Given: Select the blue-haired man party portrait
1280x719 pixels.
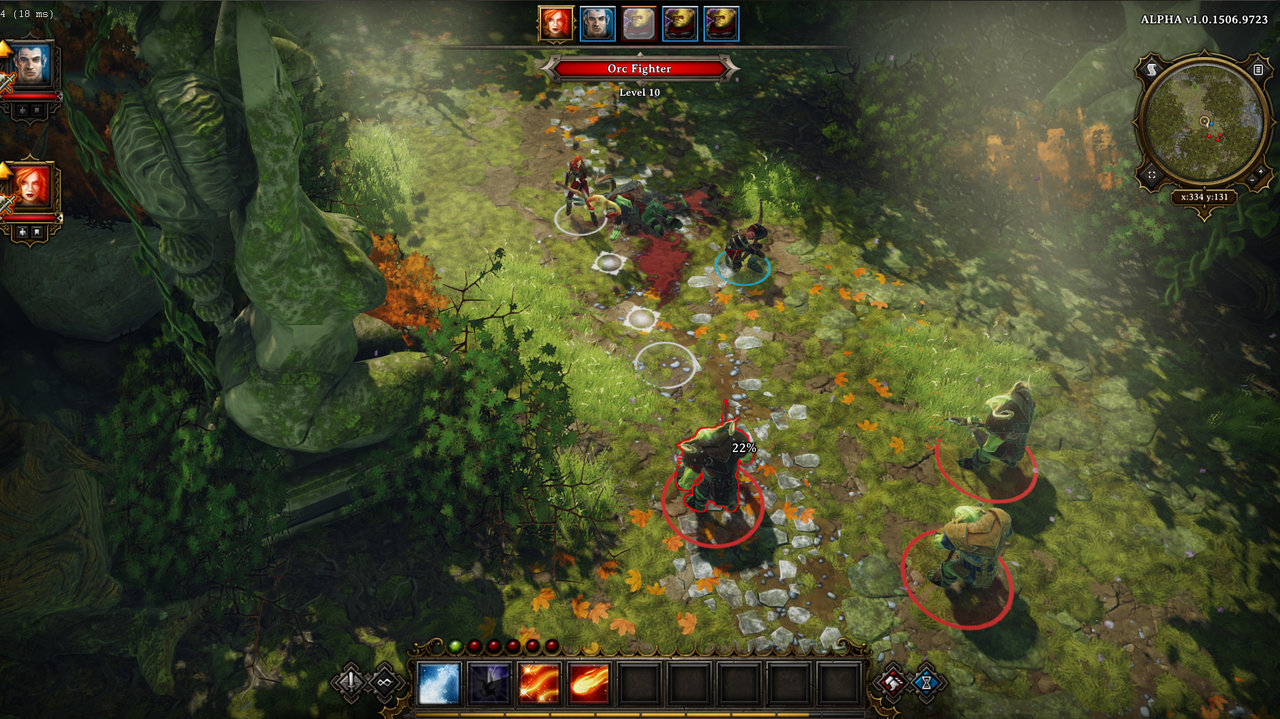Looking at the screenshot, I should point(32,66).
